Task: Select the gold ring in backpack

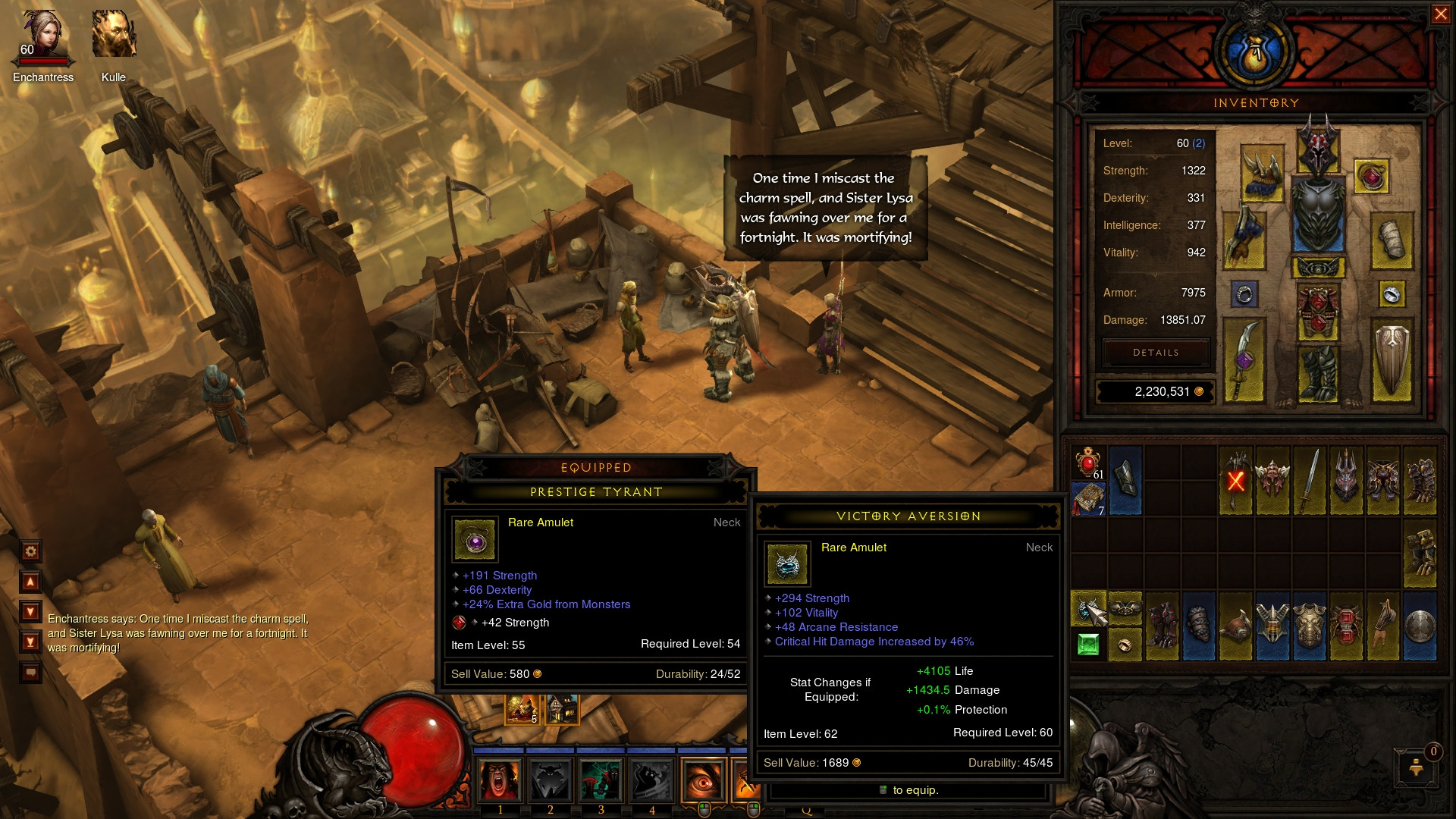Action: [x=1125, y=645]
